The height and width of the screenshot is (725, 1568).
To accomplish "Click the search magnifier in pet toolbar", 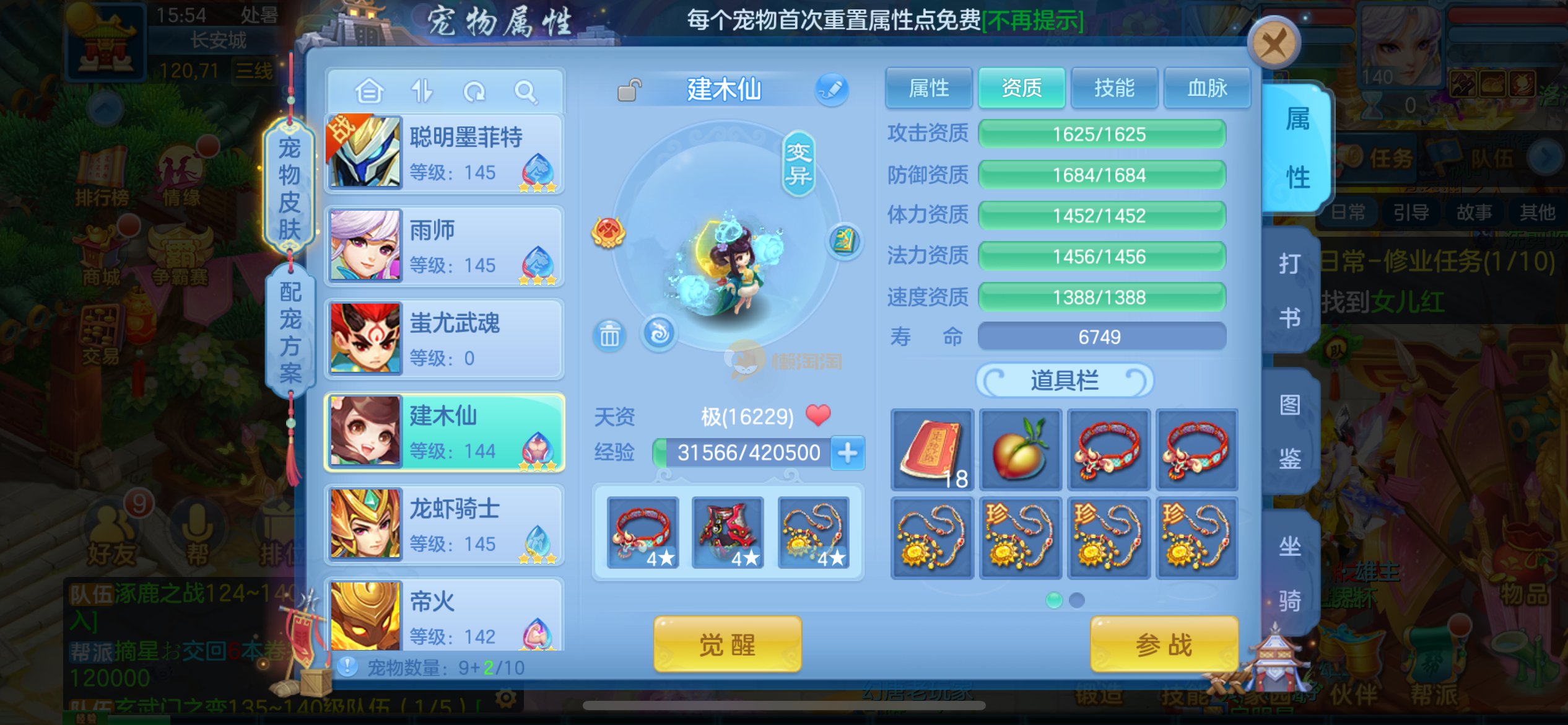I will pyautogui.click(x=526, y=92).
